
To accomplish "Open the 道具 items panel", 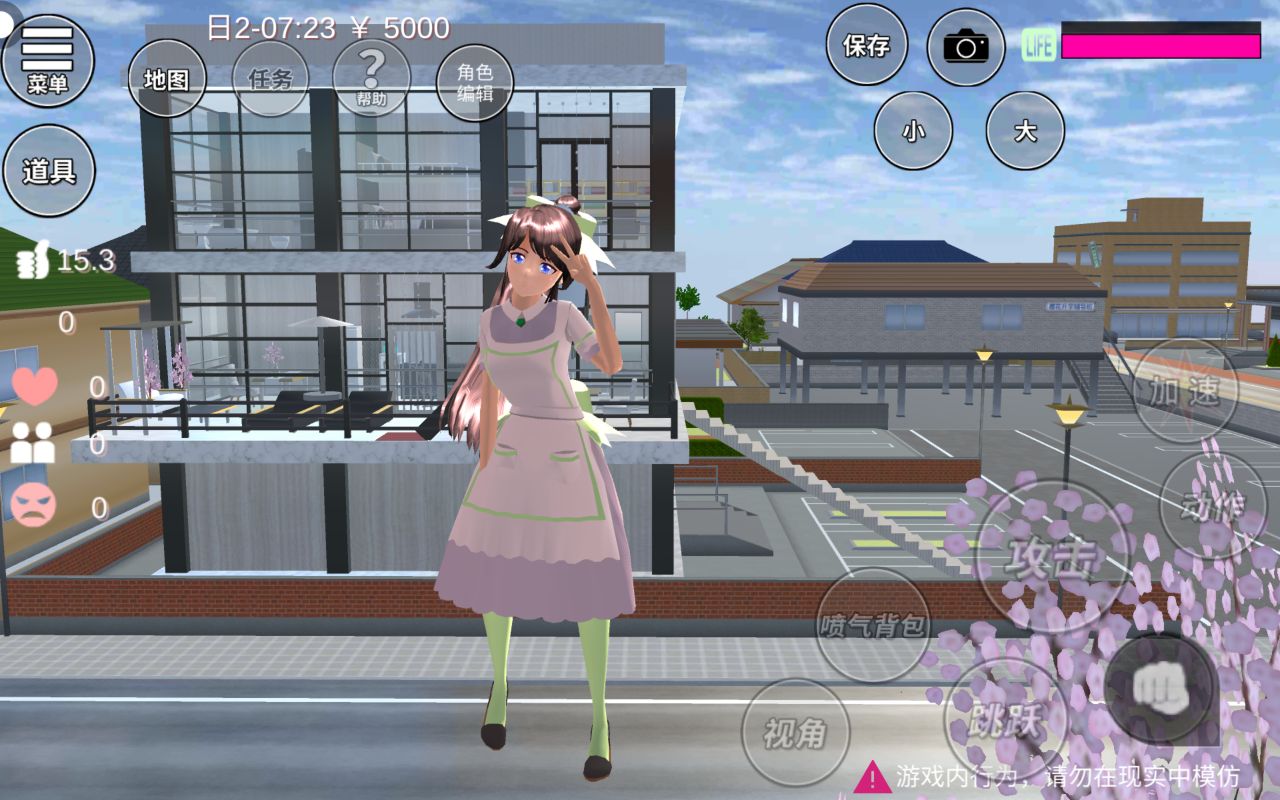I will tap(49, 171).
